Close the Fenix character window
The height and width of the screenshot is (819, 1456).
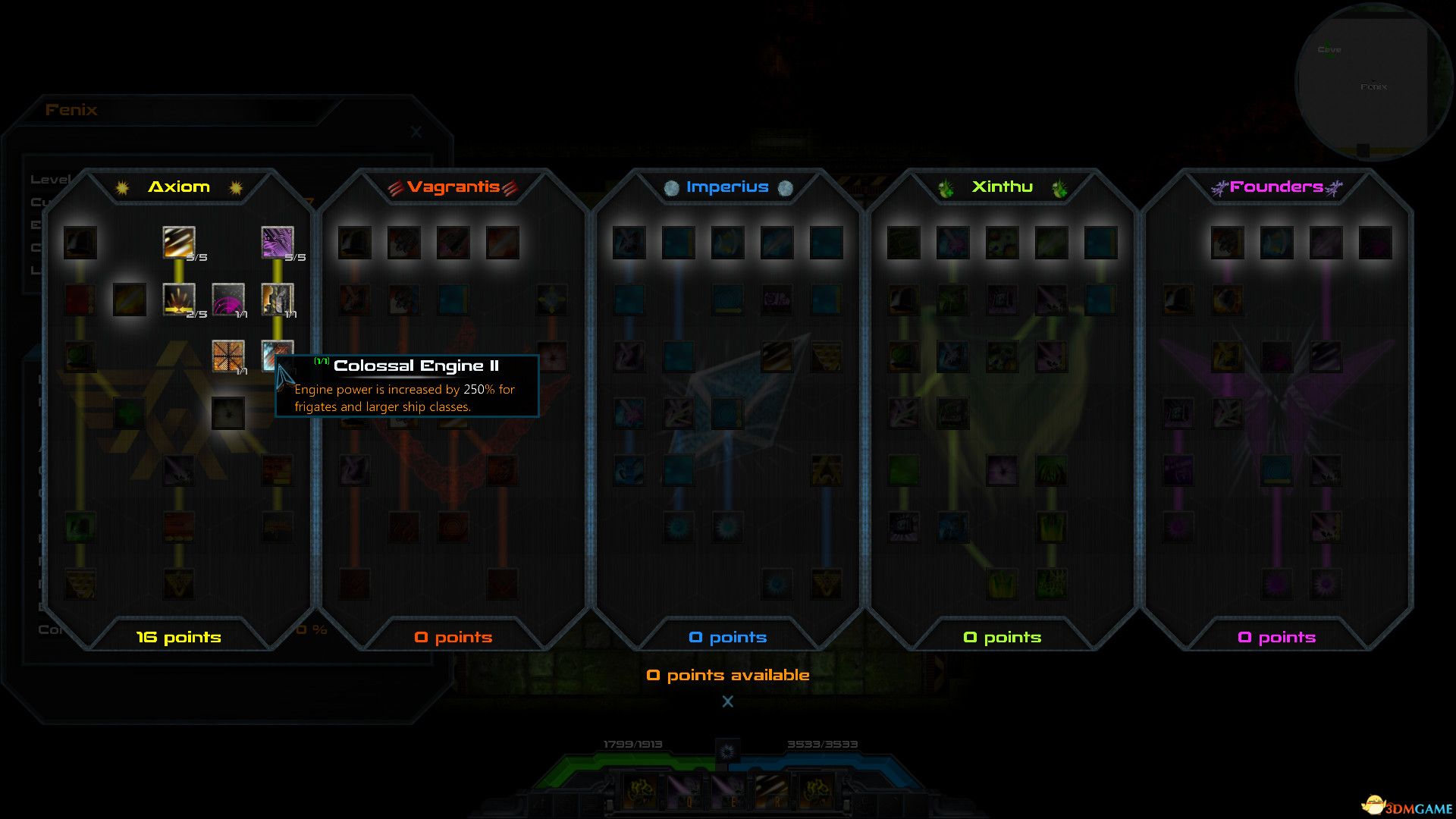416,132
